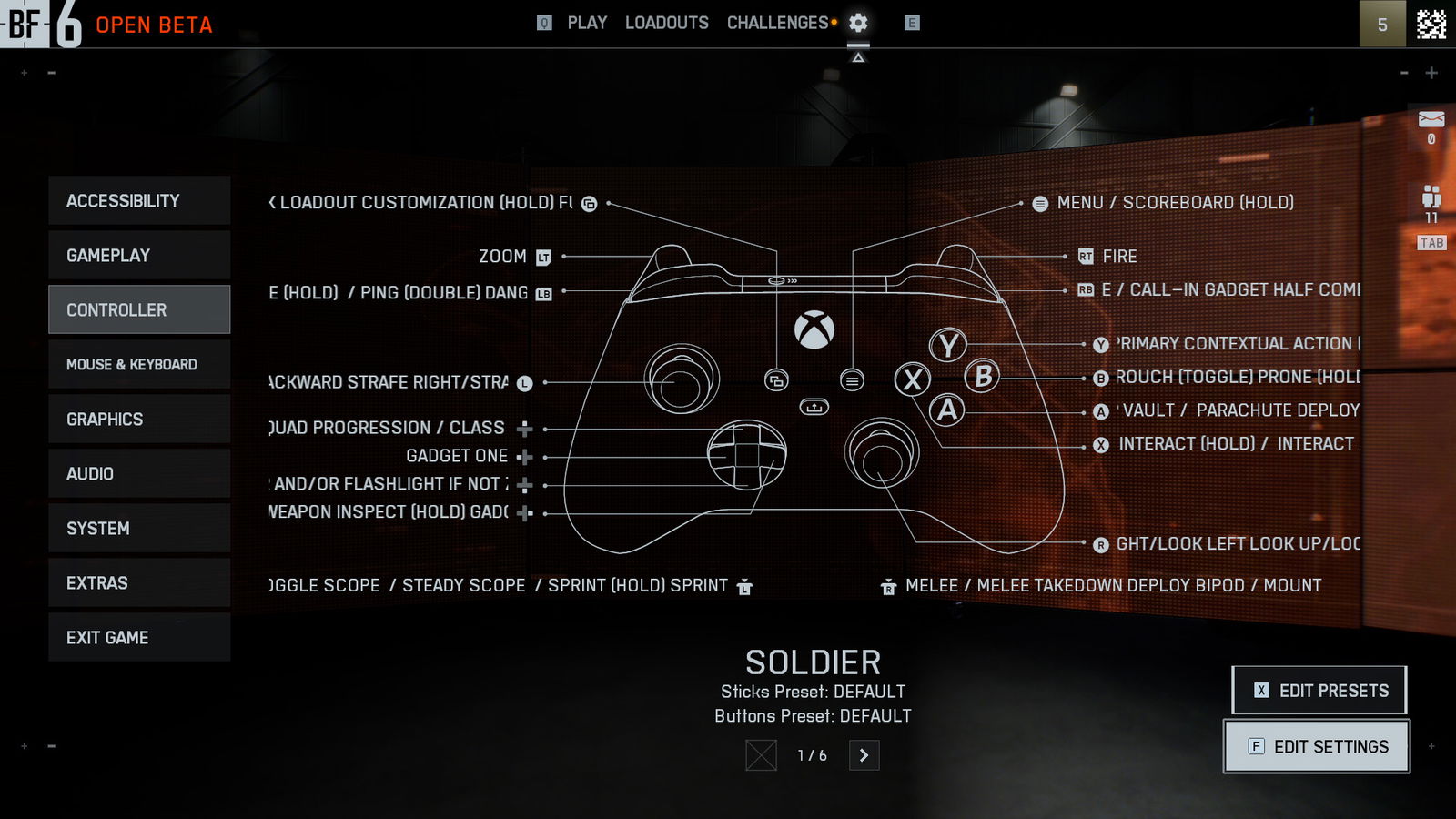Select the X Interact button icon

[x=1101, y=443]
